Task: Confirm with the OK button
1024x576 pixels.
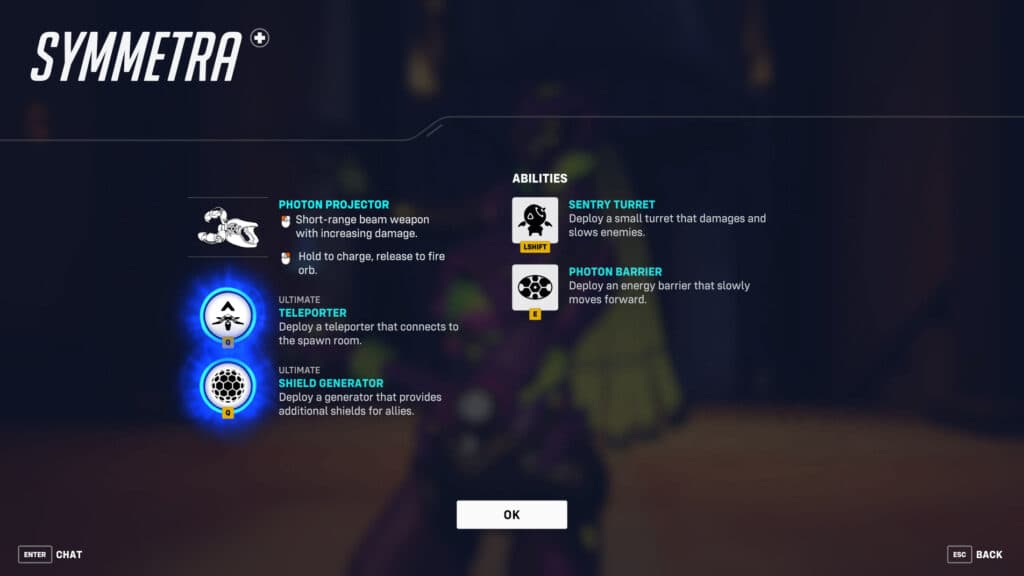Action: coord(511,514)
